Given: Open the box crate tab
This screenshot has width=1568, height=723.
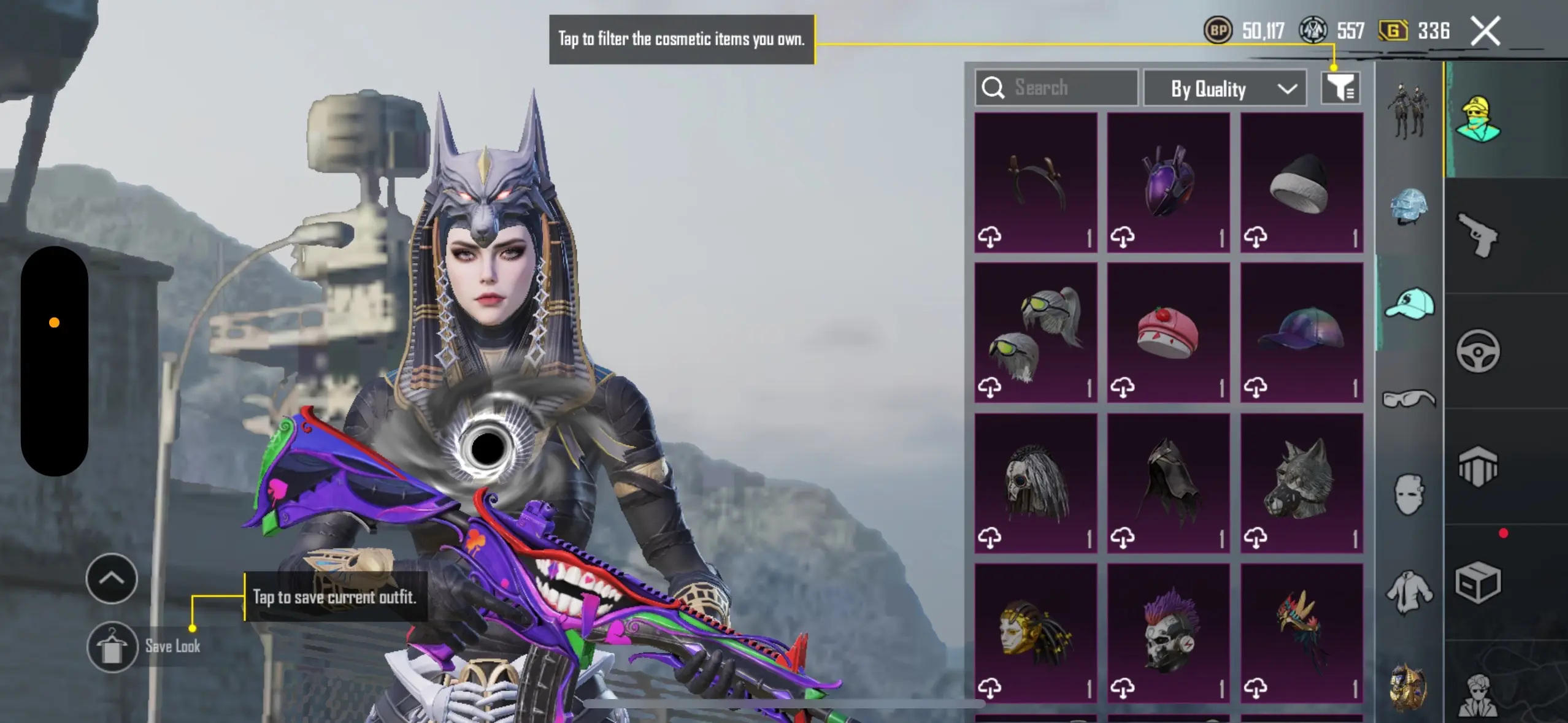Looking at the screenshot, I should click(1478, 582).
